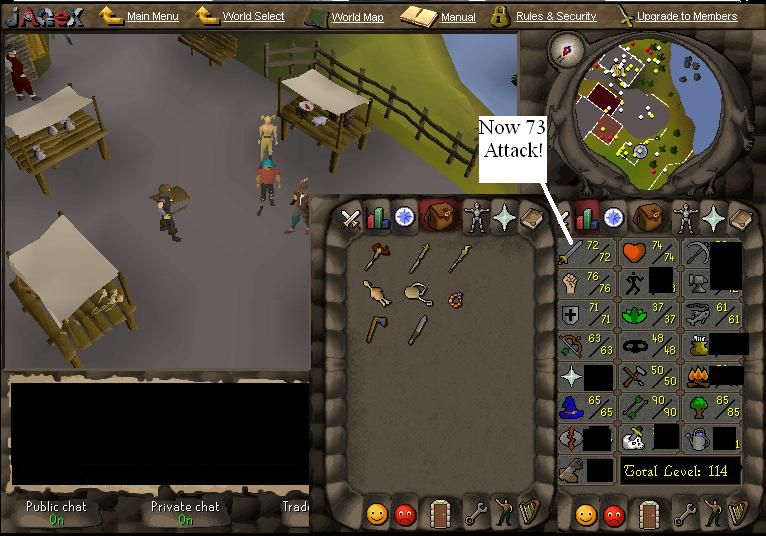Open the crossed swords combat tab

351,217
